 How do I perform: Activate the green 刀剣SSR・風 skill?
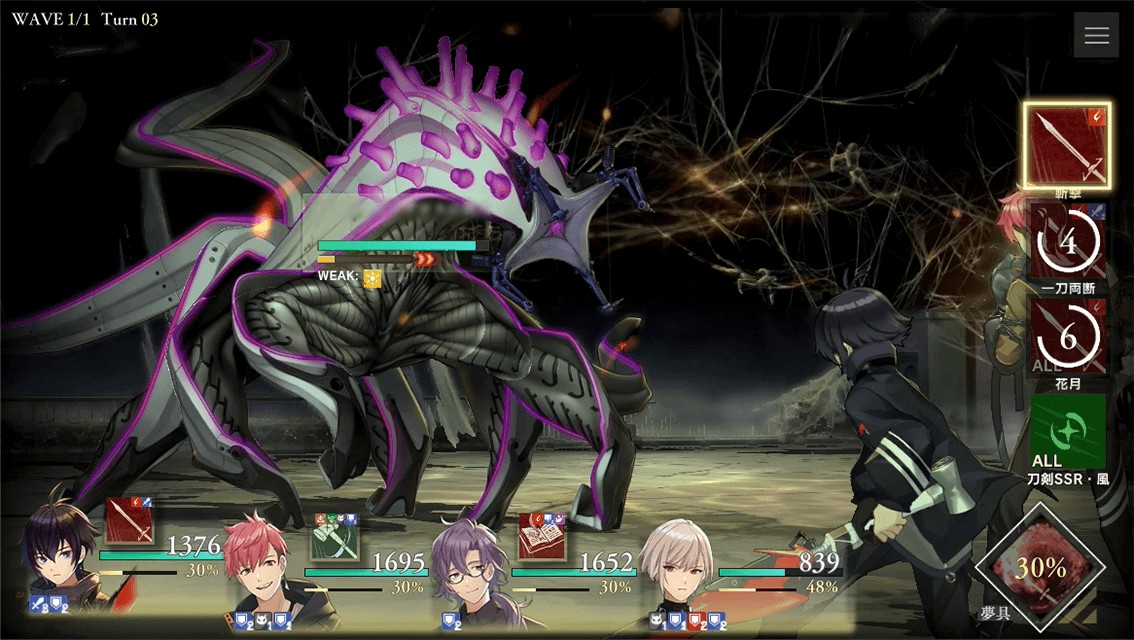[1067, 431]
